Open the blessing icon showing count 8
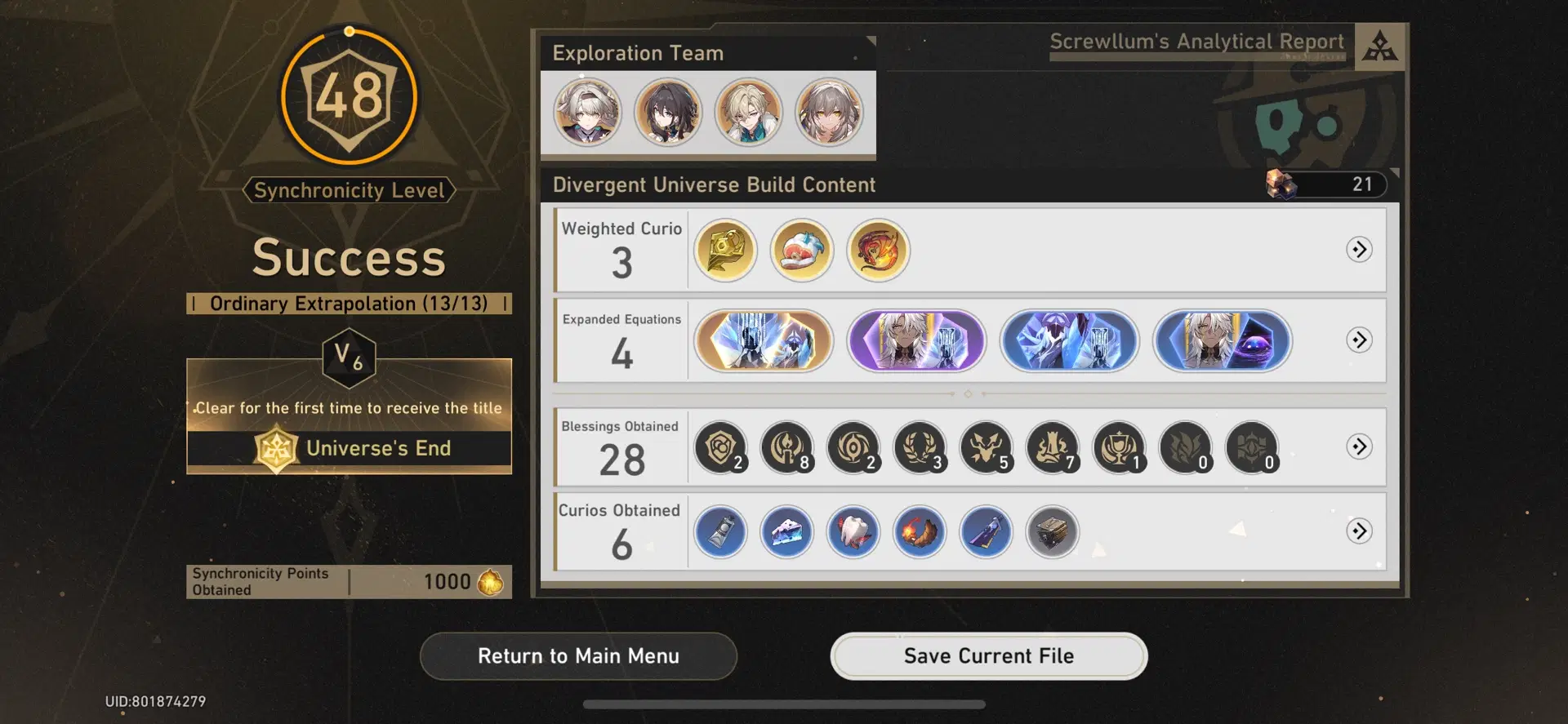Screen dimensions: 1568x724 pyautogui.click(x=786, y=447)
